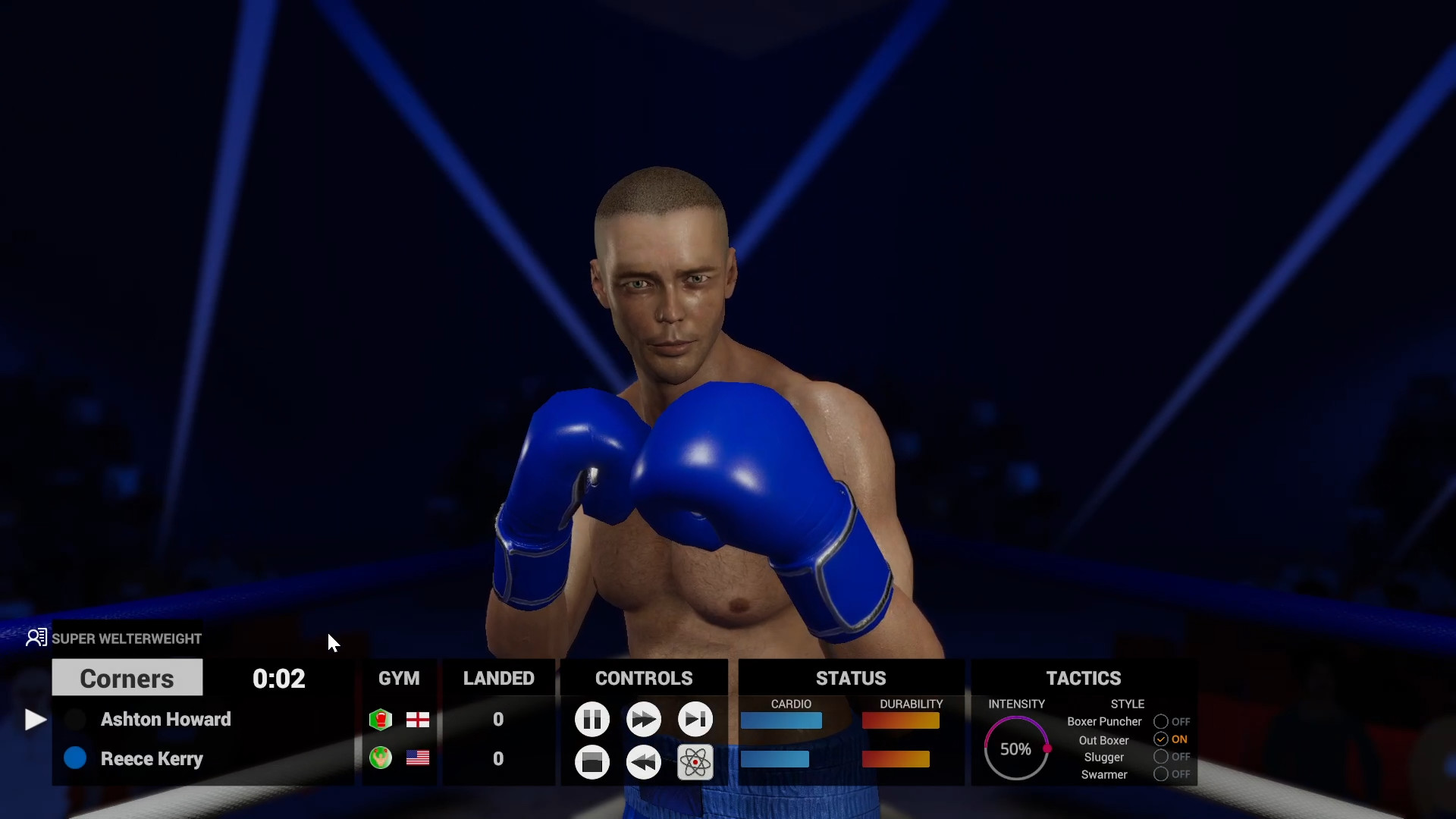Select Ashton Howard's green glove gym badge

[380, 720]
